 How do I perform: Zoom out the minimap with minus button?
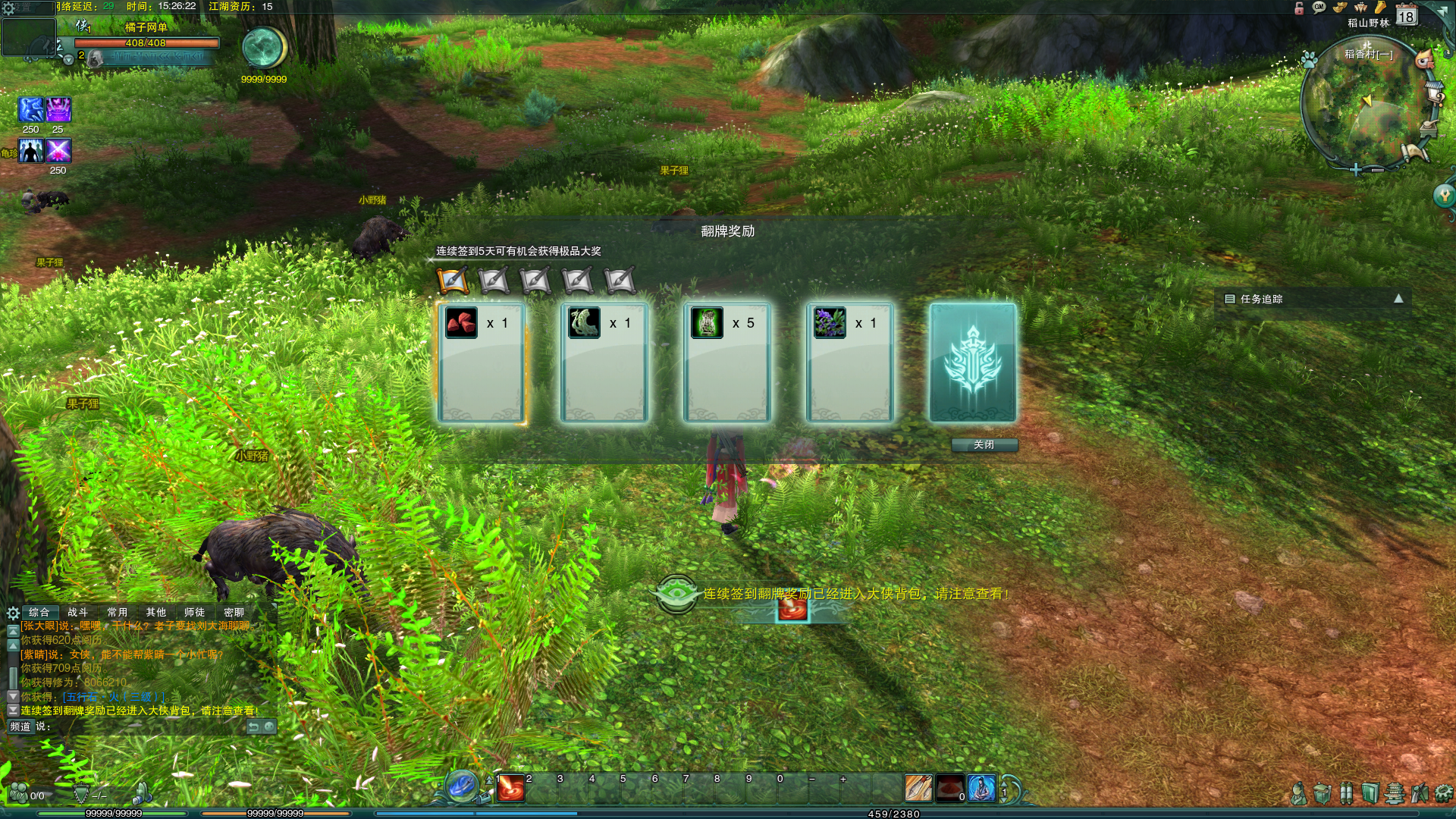coord(1377,170)
